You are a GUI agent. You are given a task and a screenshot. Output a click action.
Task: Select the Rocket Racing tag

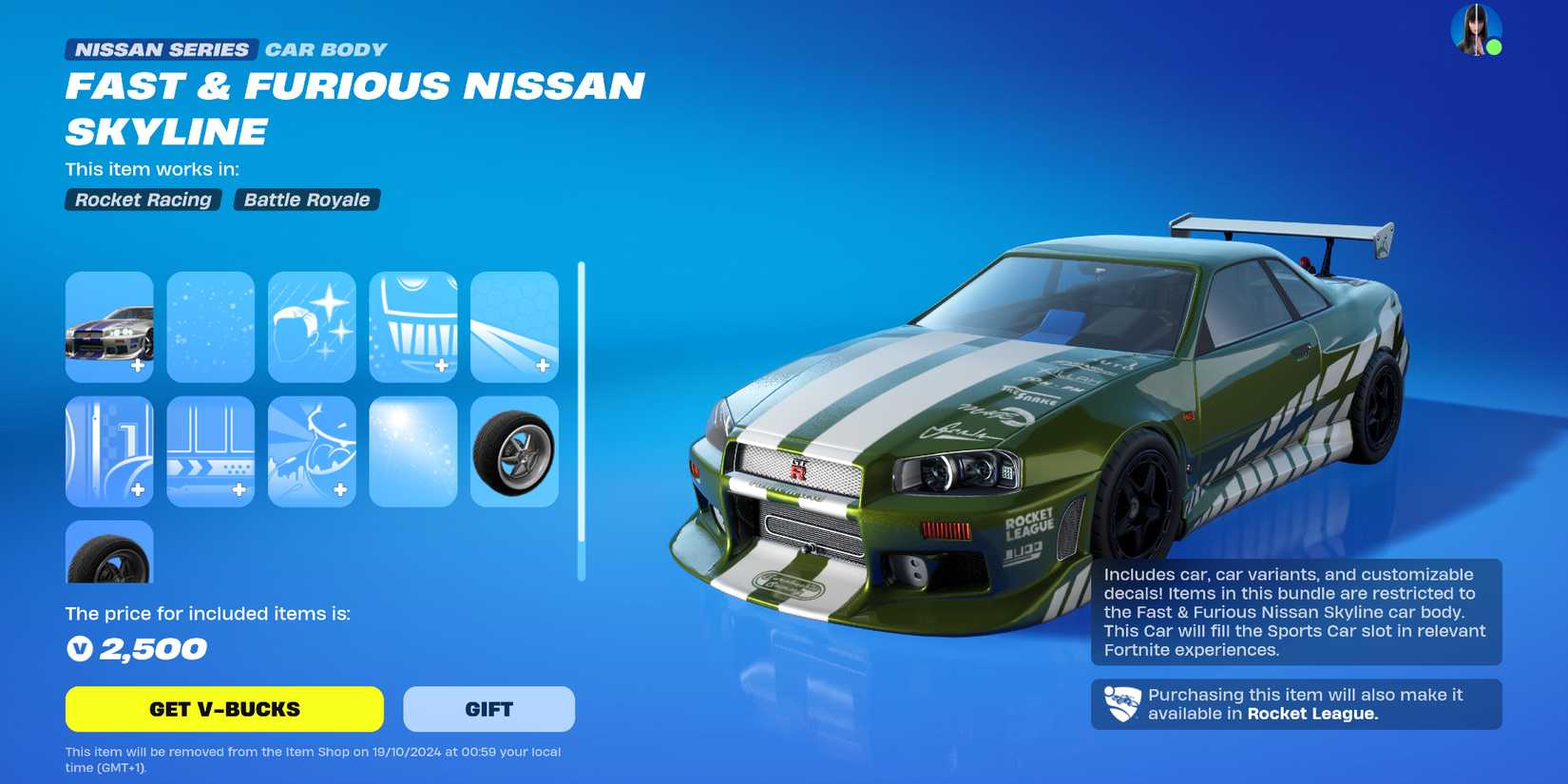click(142, 200)
